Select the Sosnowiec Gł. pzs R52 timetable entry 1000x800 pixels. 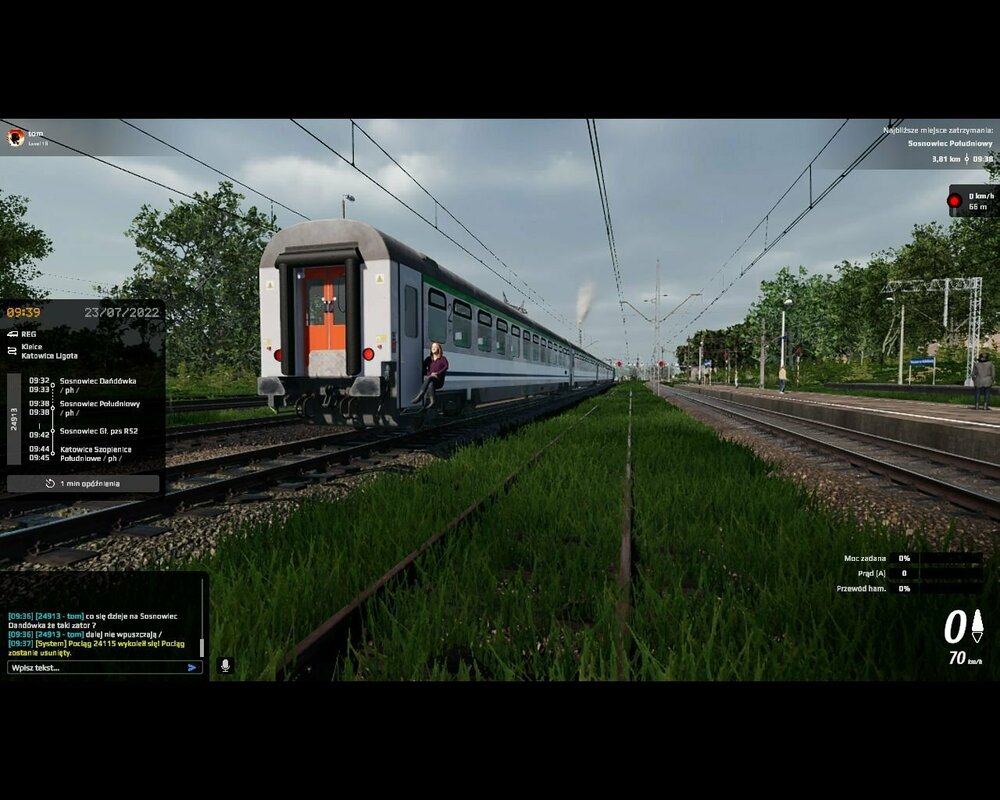click(x=99, y=431)
